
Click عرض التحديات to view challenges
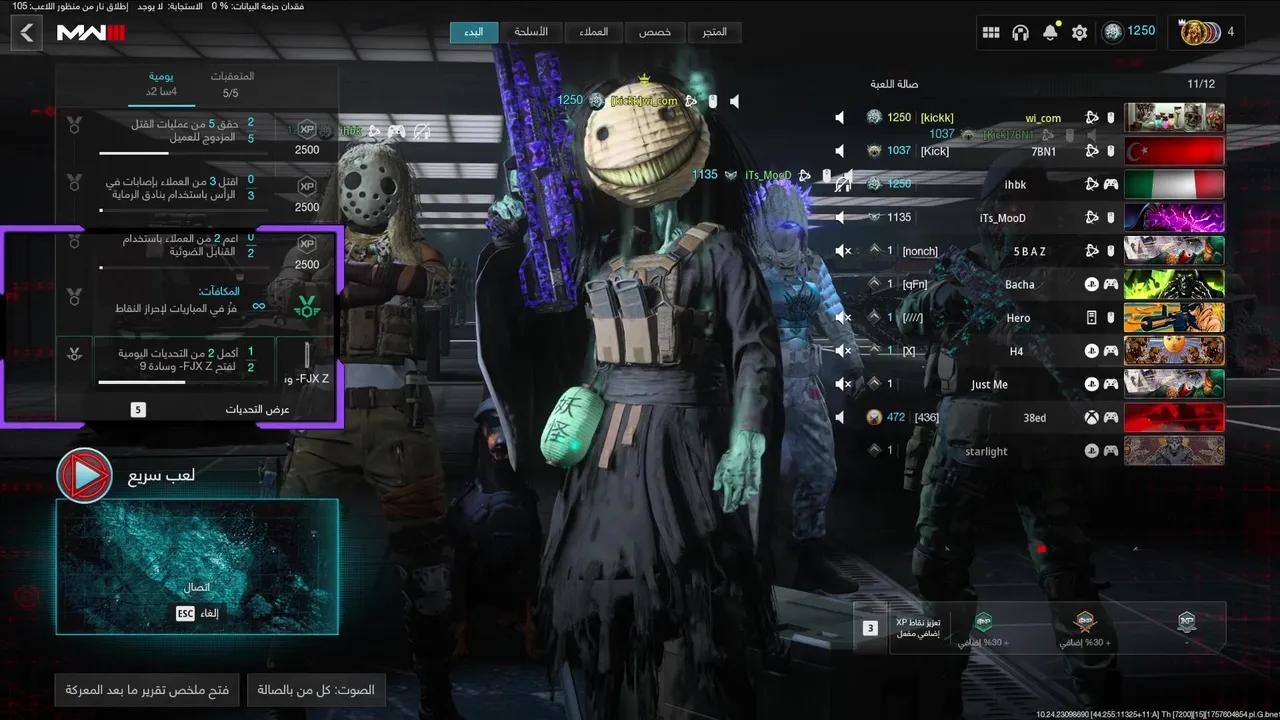[256, 409]
